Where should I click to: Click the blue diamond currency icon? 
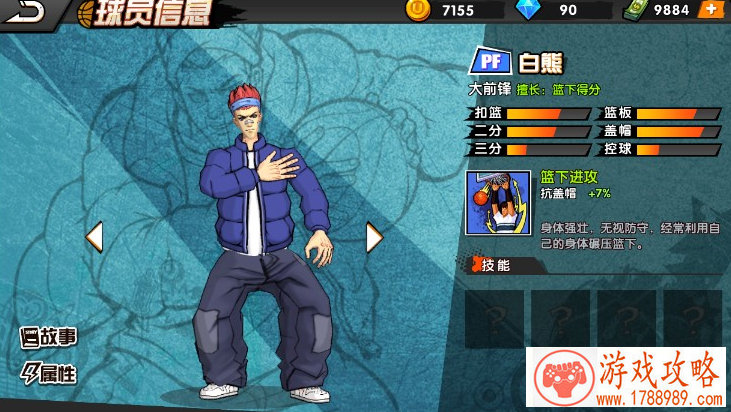pyautogui.click(x=528, y=10)
